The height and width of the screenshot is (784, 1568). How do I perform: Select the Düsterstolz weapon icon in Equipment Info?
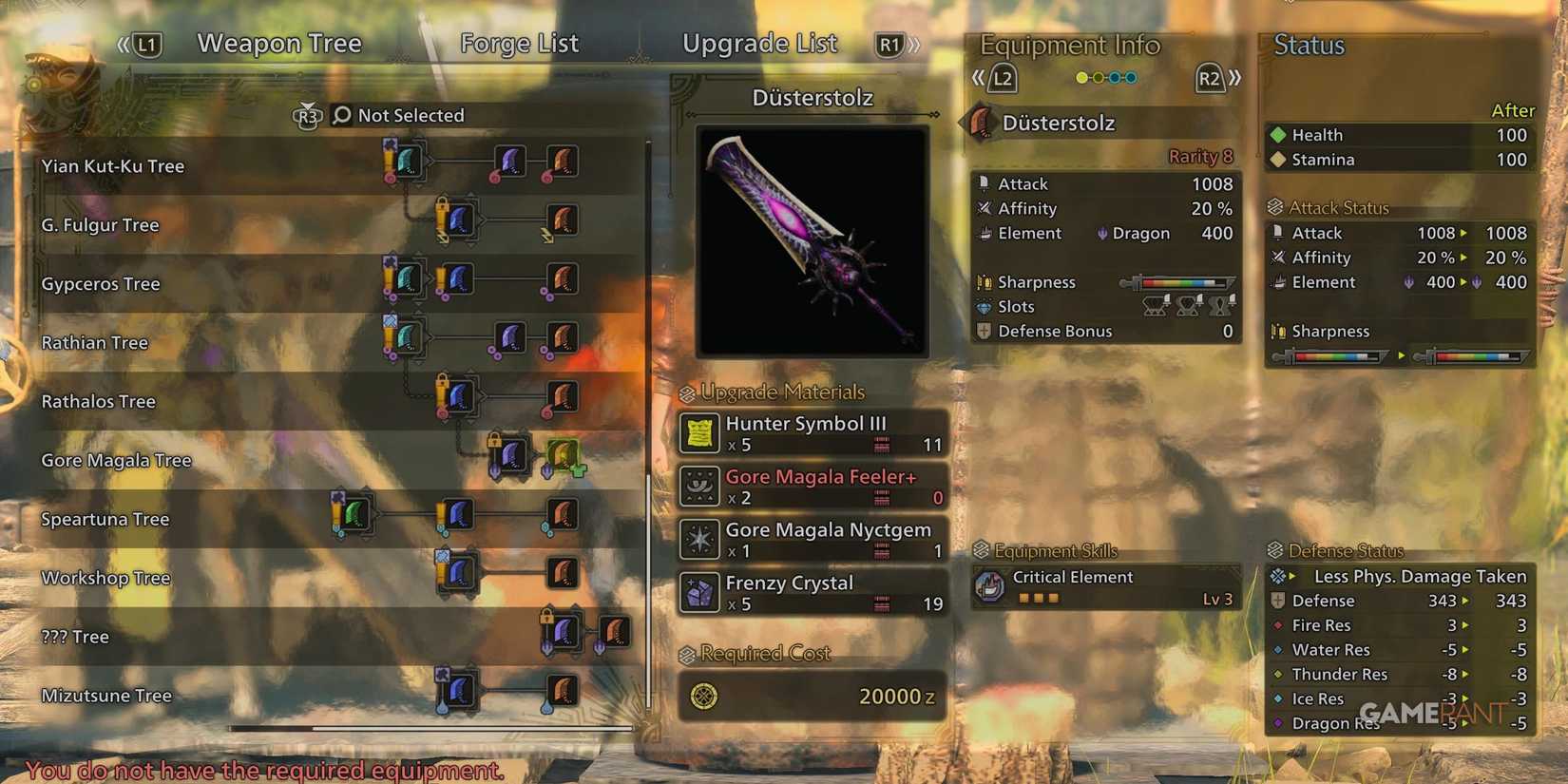(x=981, y=122)
